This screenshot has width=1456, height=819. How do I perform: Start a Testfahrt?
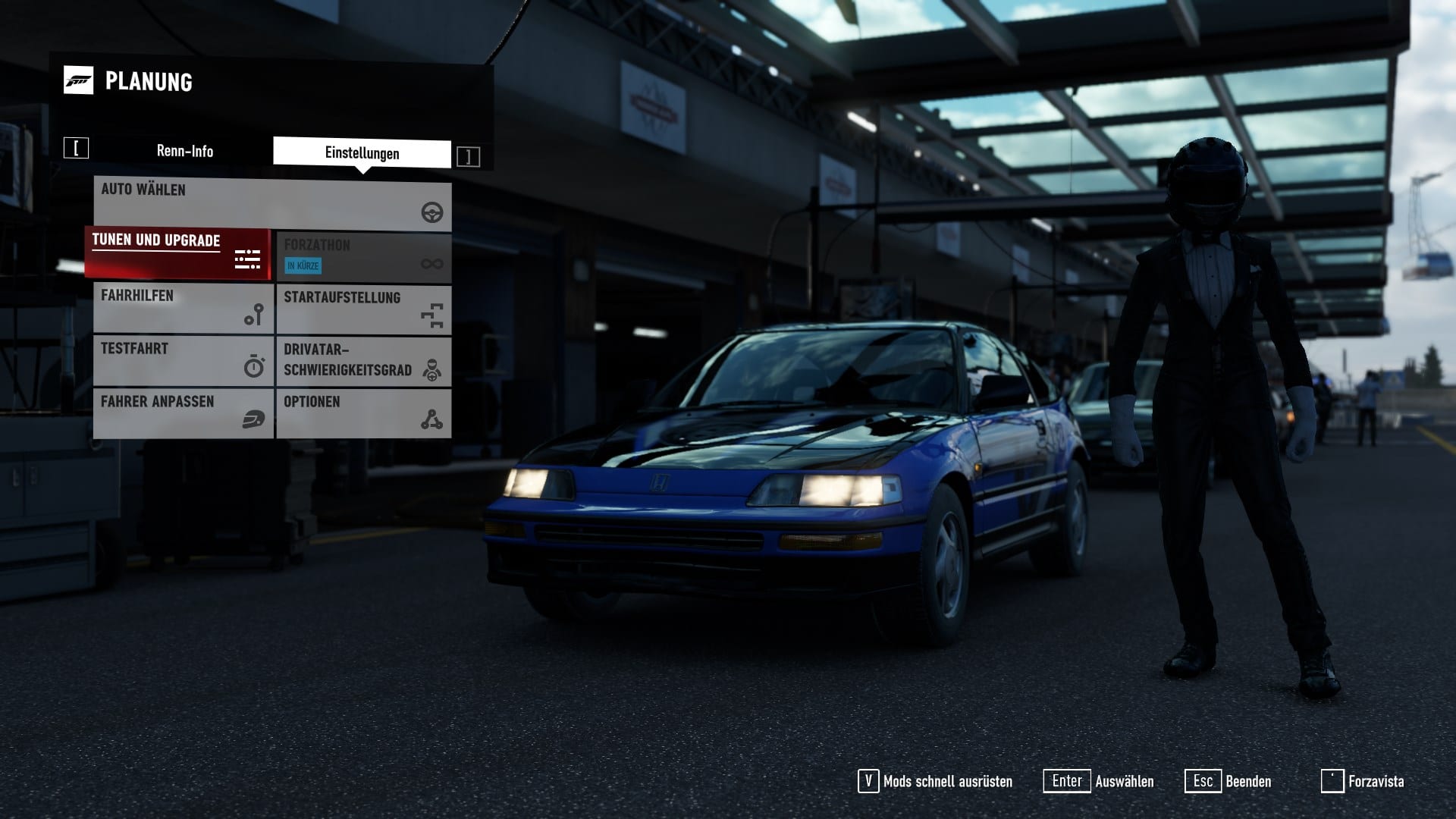coord(183,361)
